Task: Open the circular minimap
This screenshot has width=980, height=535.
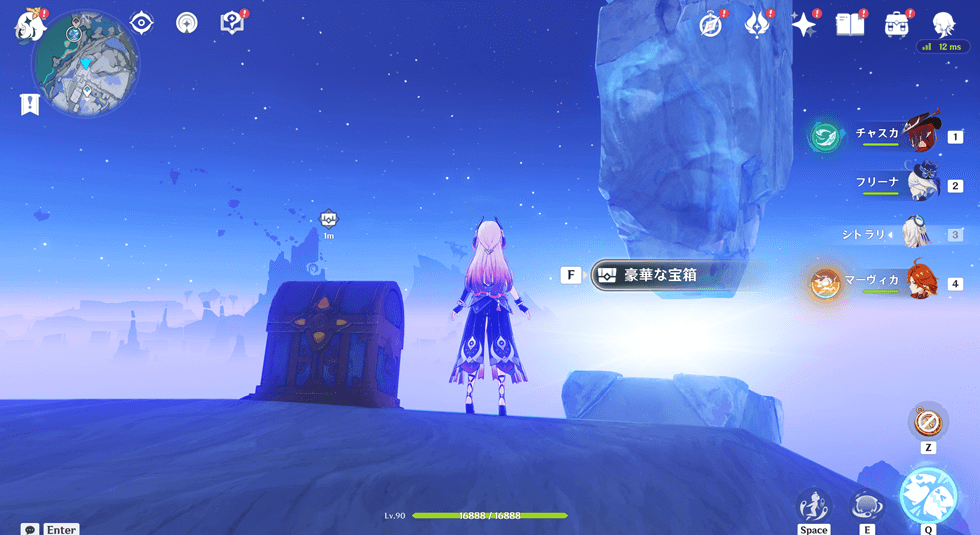Action: tap(85, 64)
